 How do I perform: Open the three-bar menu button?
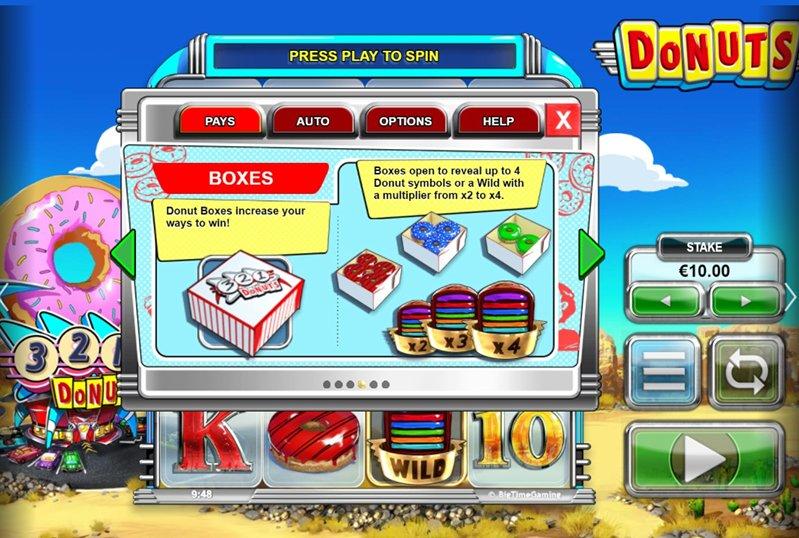coord(663,371)
